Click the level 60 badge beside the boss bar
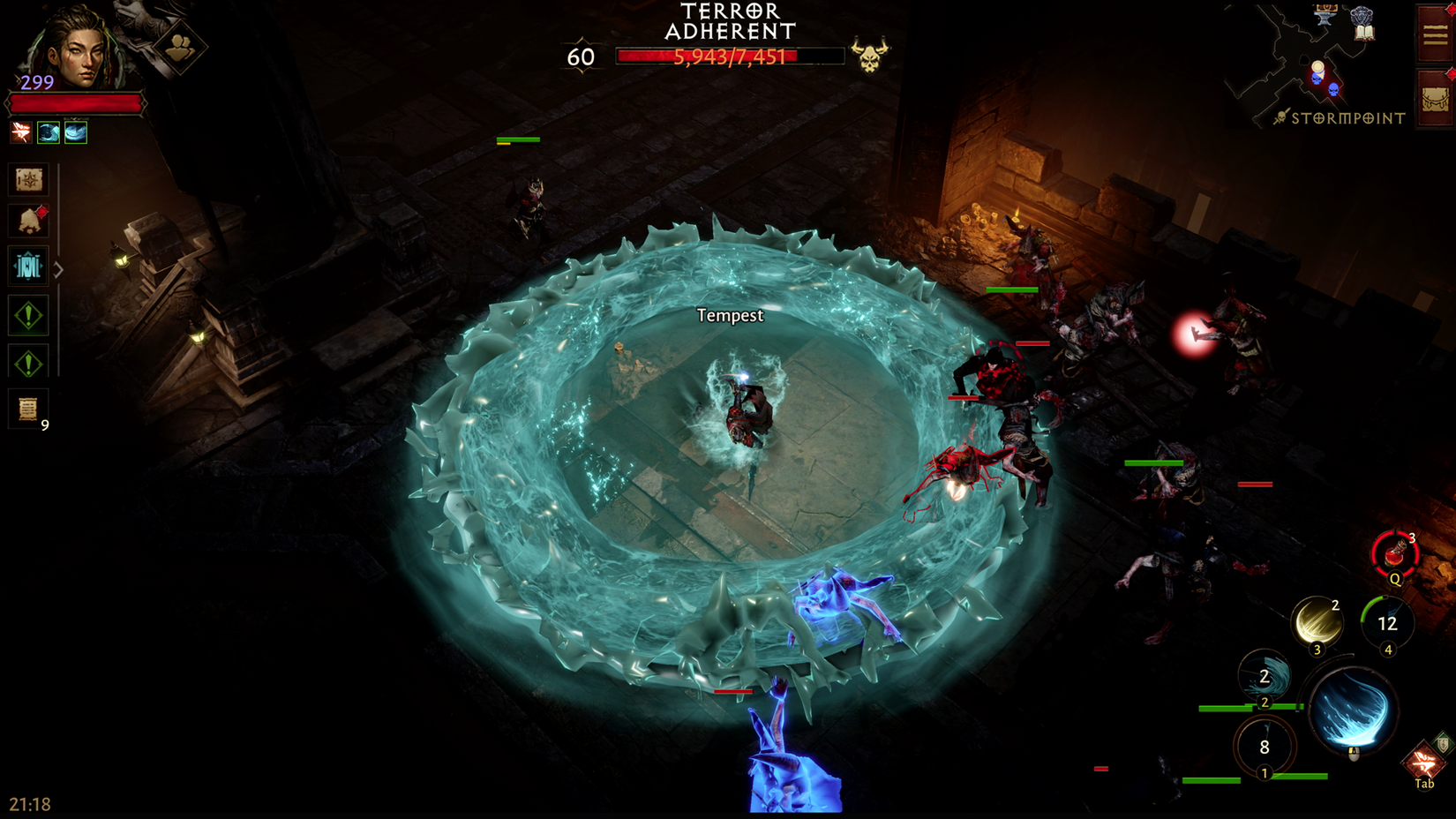Screen dimensions: 1456x819 [581, 56]
